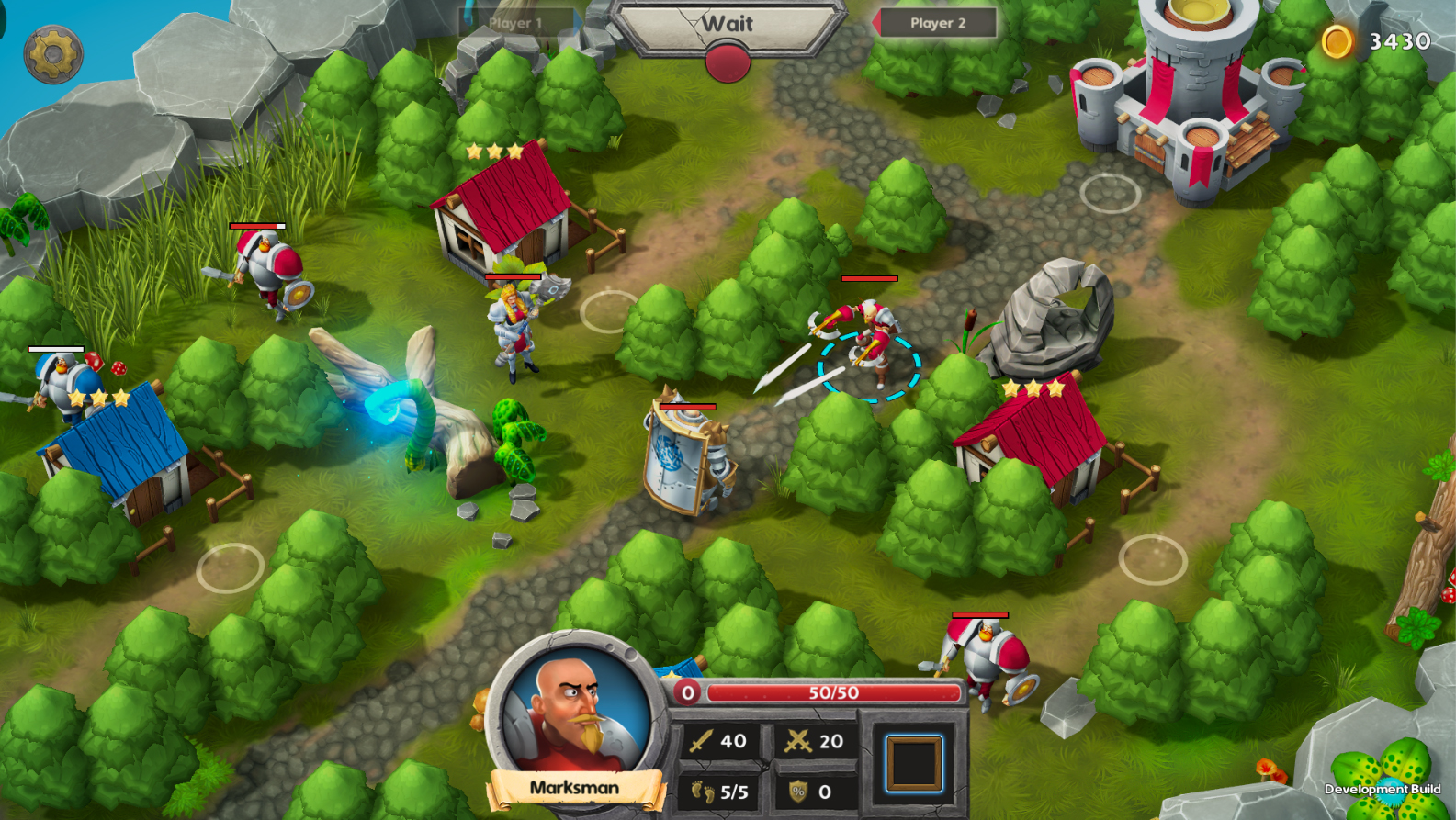
Task: Open the Marksman name banner scroll
Action: click(574, 788)
